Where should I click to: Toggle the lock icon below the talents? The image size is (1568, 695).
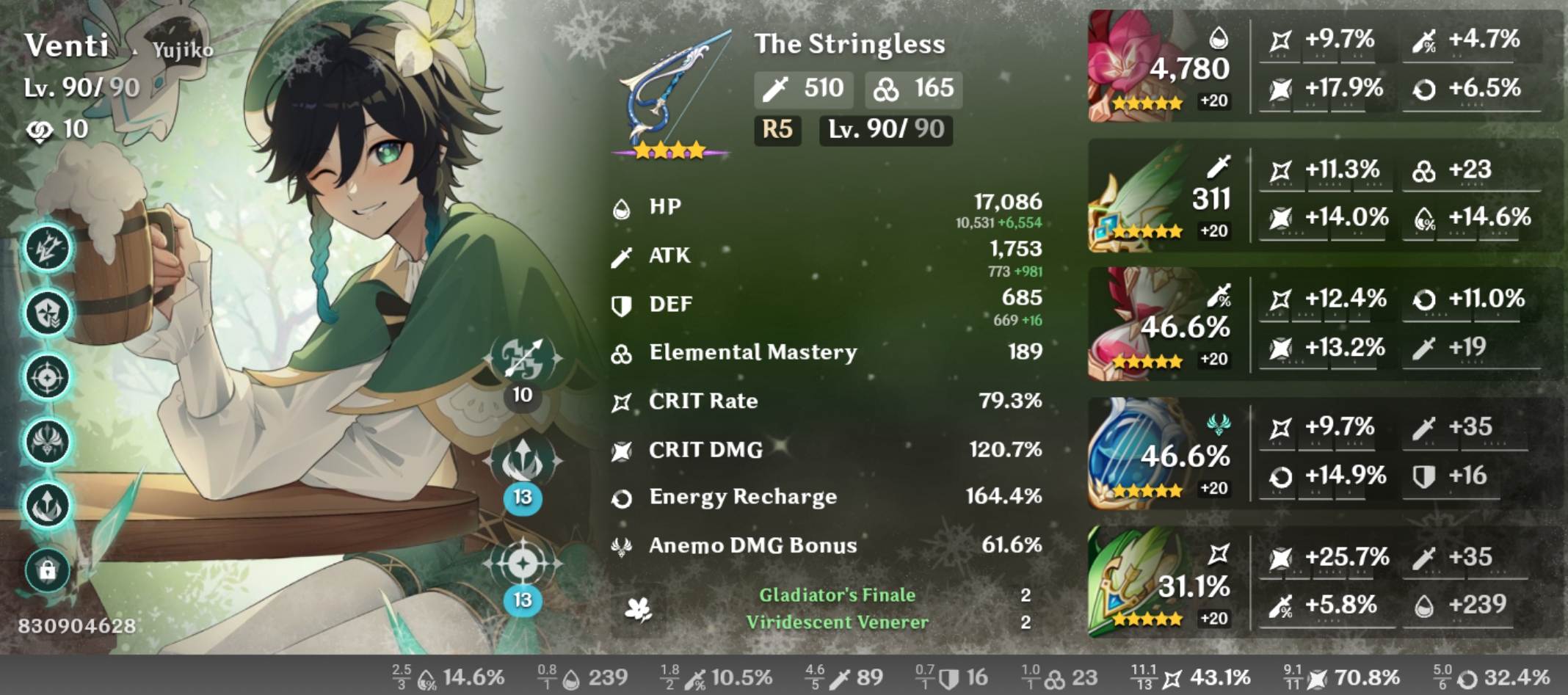pos(46,569)
